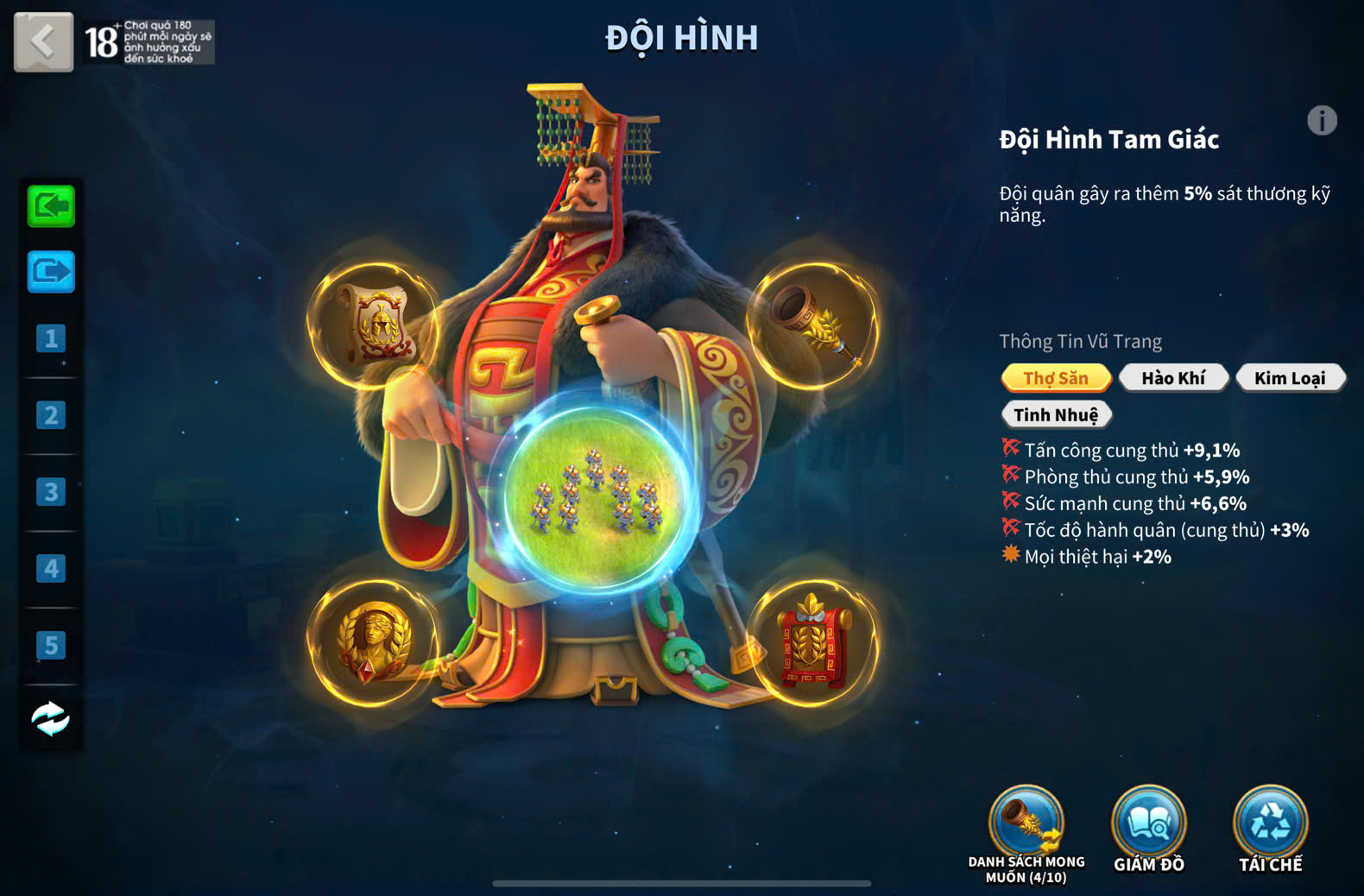The height and width of the screenshot is (896, 1364).
Task: Show formation info with the i icon
Action: [x=1322, y=121]
